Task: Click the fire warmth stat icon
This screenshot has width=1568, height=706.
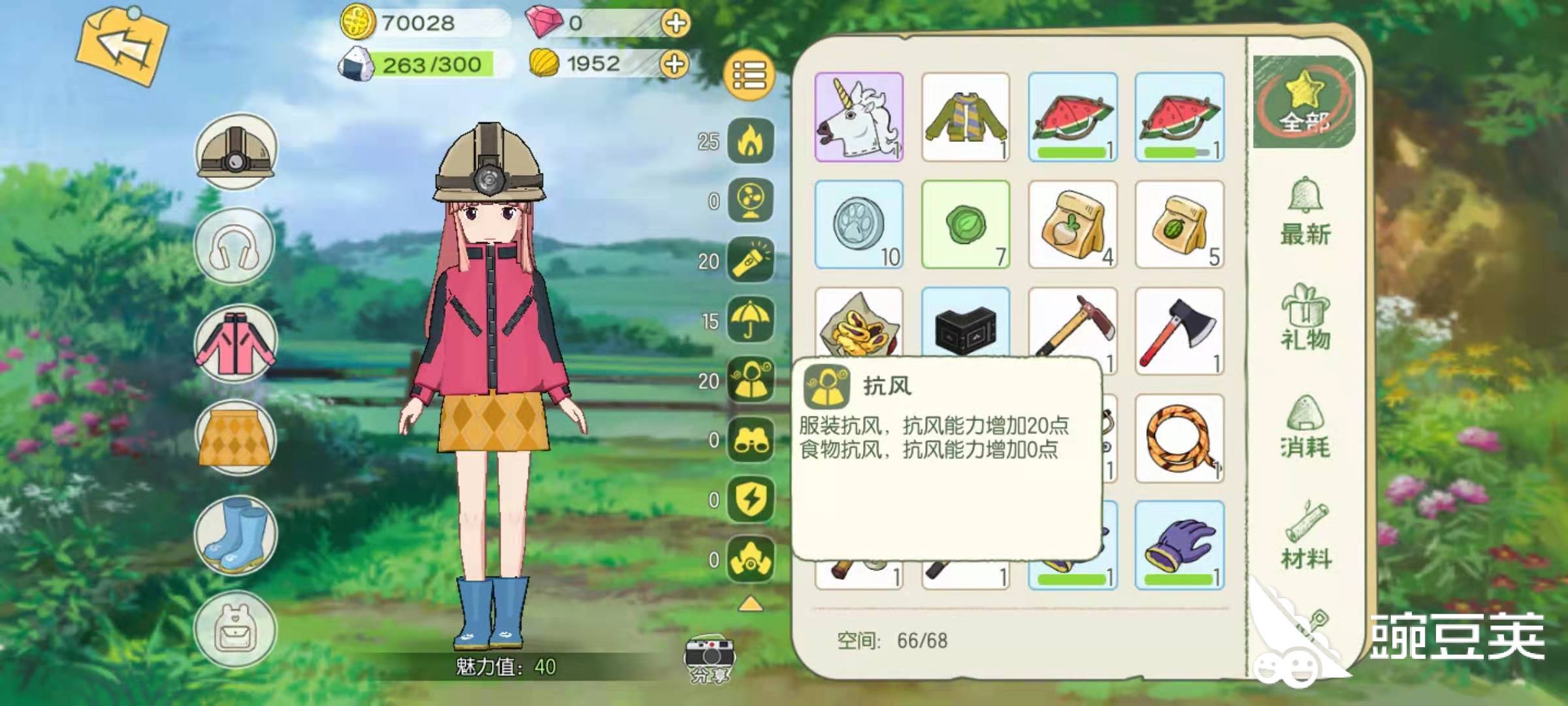Action: click(x=750, y=139)
